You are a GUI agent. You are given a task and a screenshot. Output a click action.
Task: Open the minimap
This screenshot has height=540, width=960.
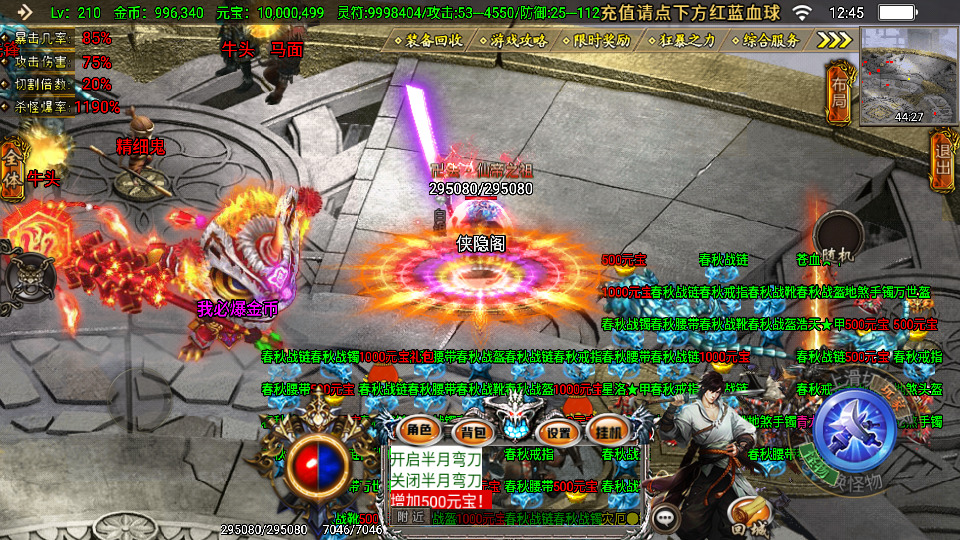coord(907,75)
